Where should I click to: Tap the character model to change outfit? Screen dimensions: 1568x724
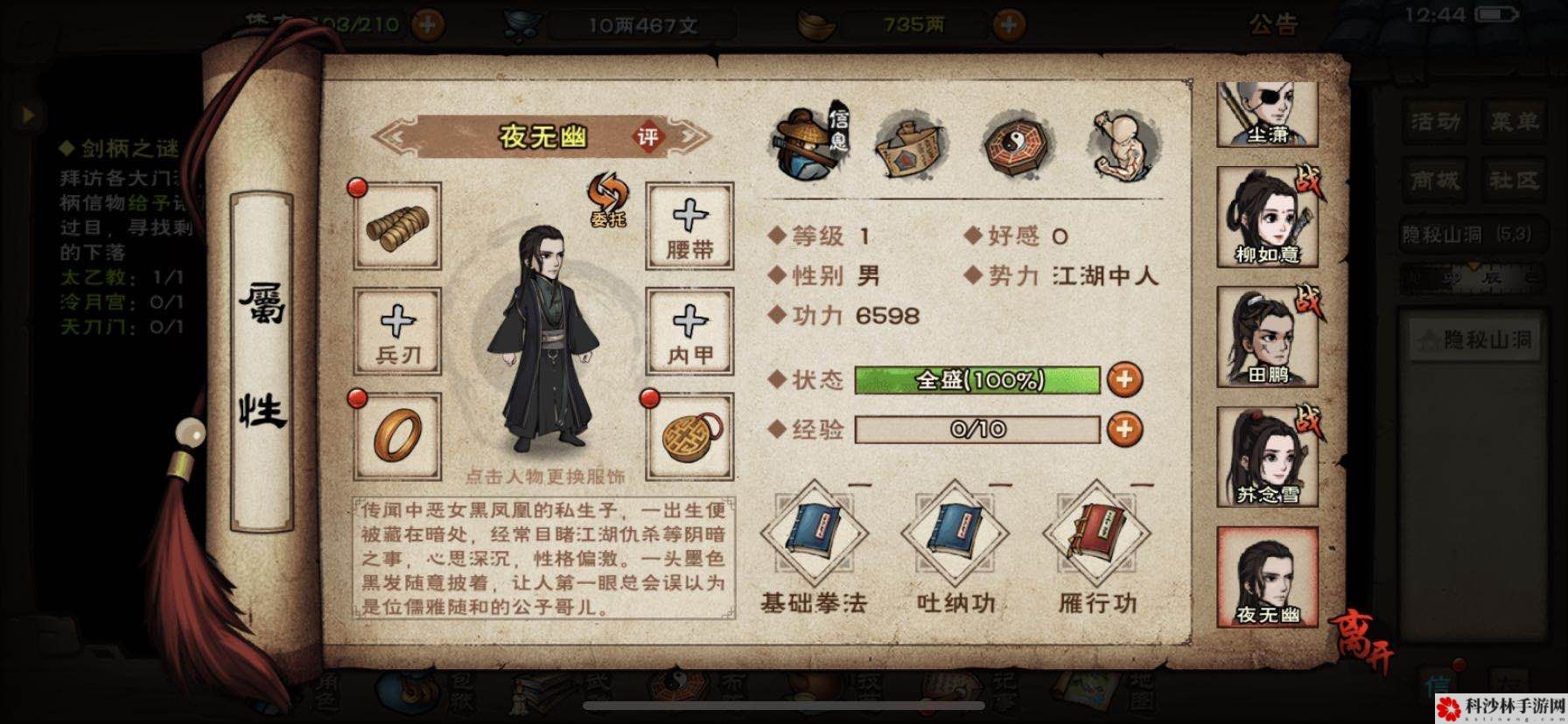[x=547, y=350]
